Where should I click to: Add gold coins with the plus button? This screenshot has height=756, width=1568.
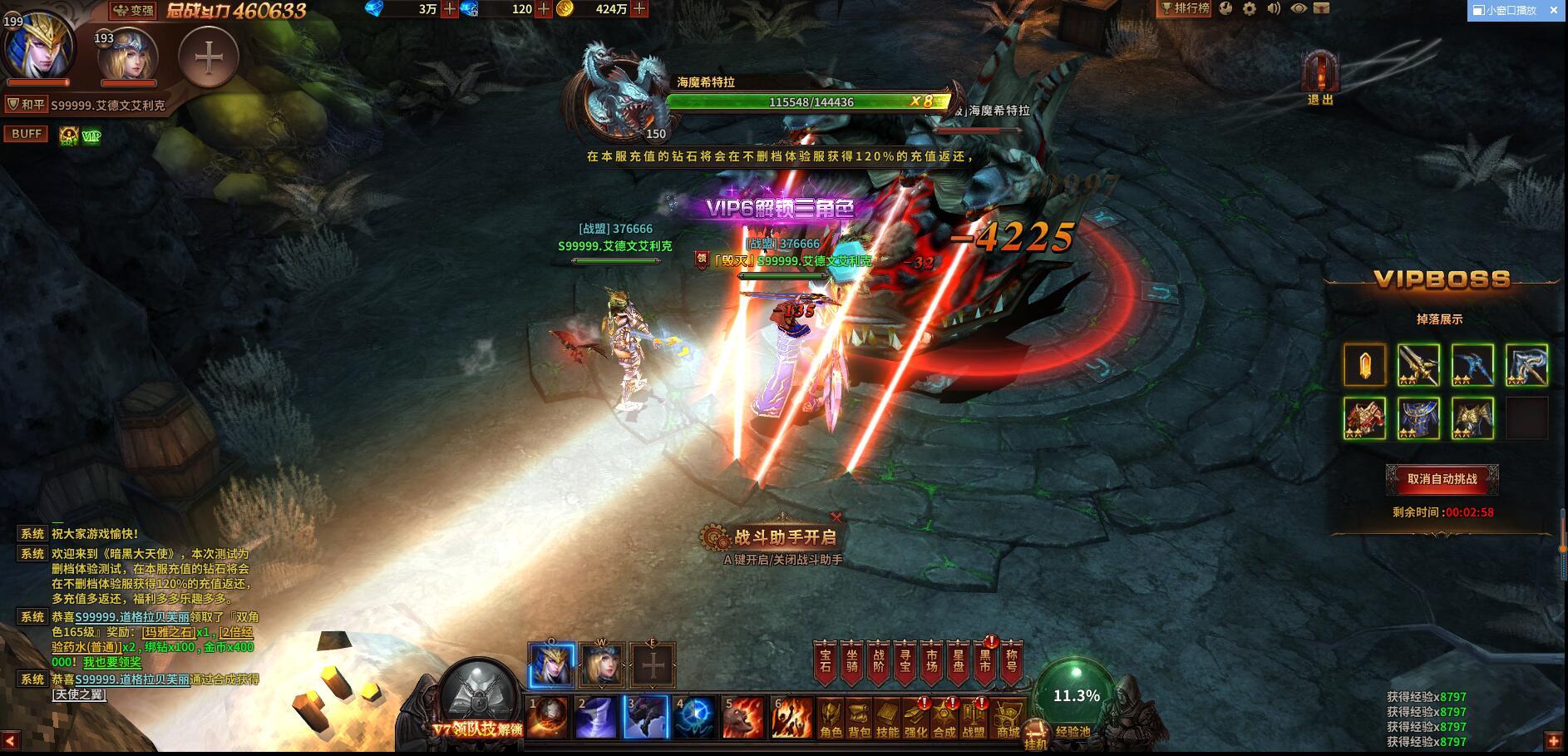[x=639, y=9]
